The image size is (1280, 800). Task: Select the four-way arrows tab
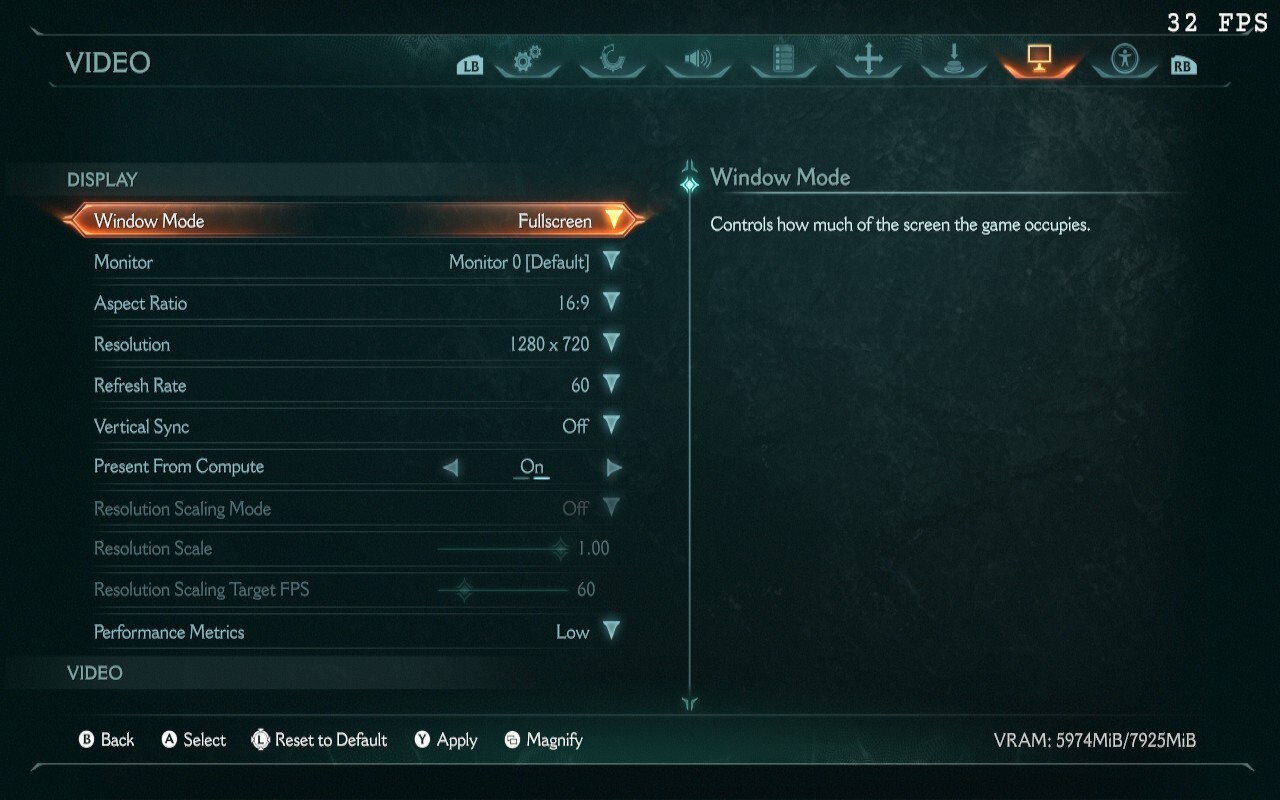click(x=868, y=60)
